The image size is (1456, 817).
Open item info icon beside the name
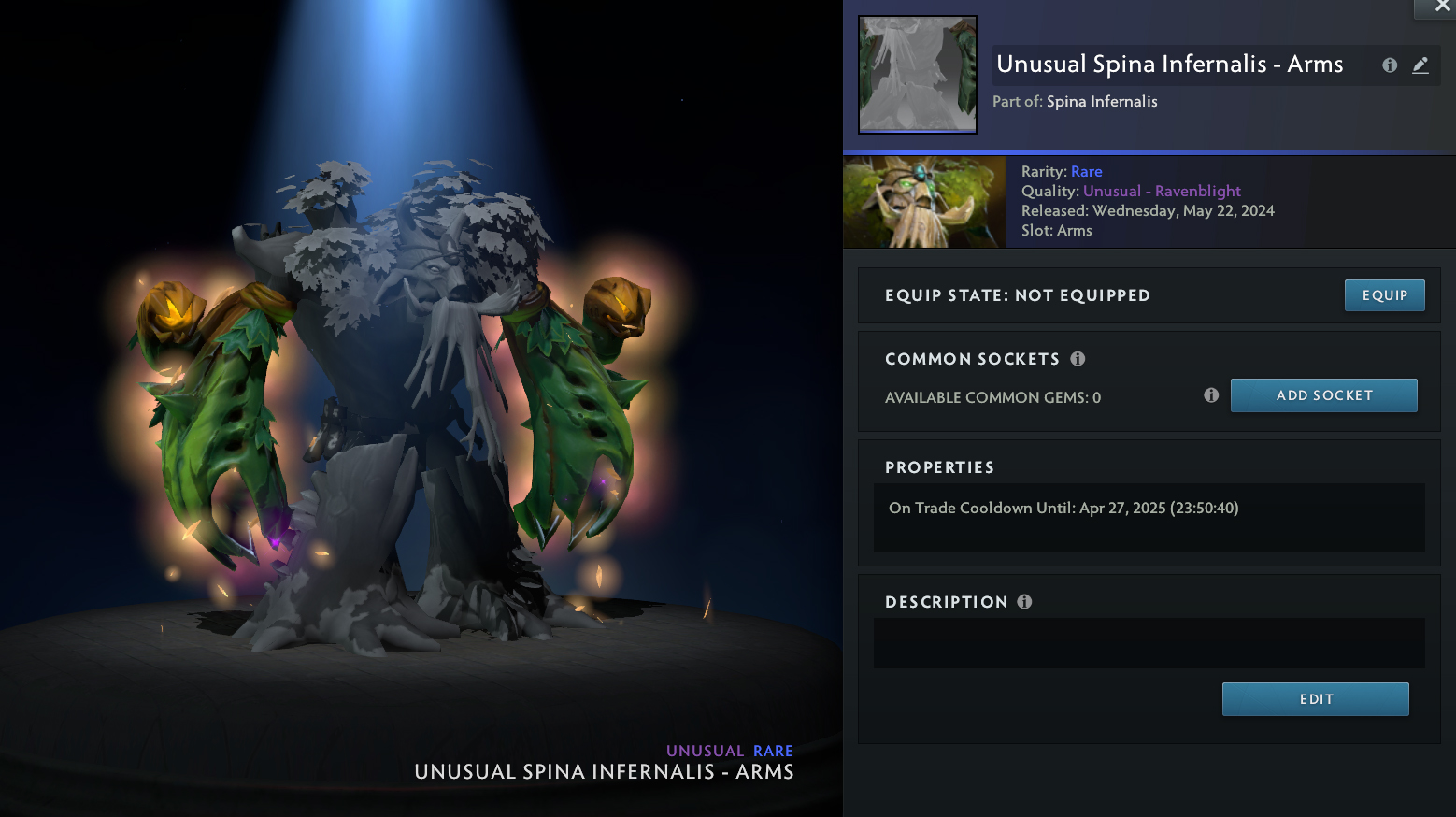pyautogui.click(x=1390, y=65)
